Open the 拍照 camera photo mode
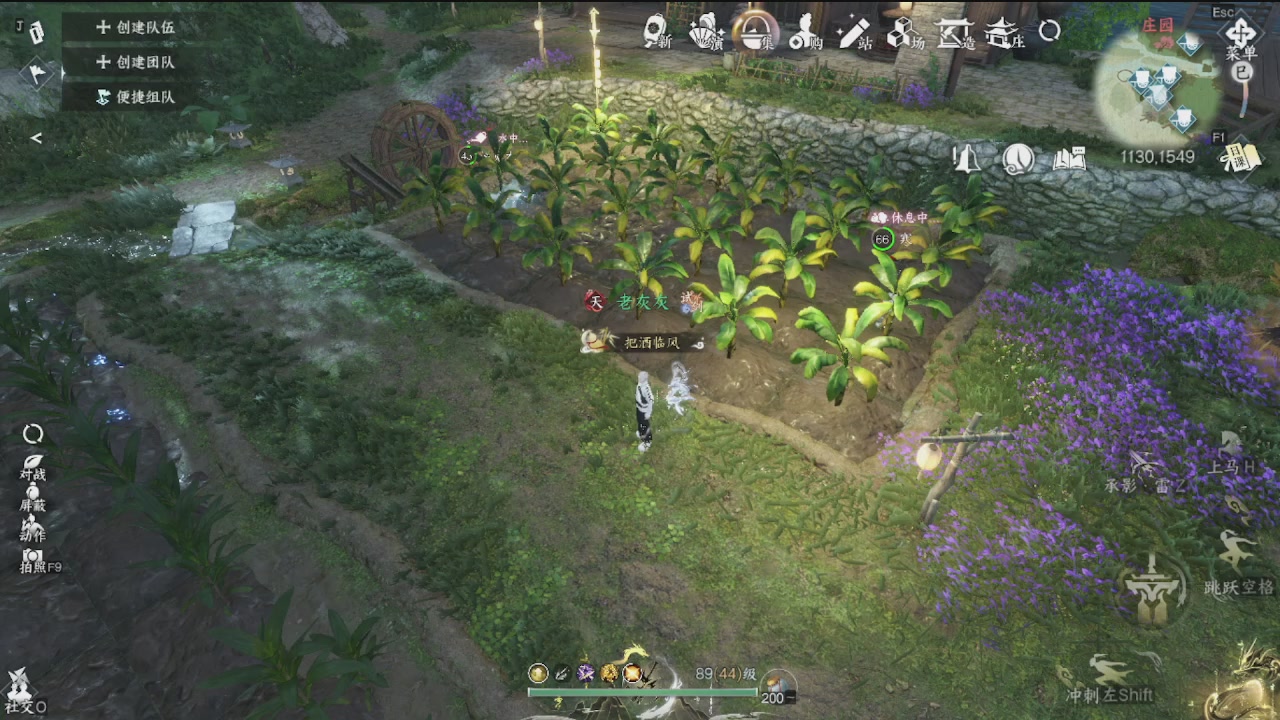 [x=35, y=560]
